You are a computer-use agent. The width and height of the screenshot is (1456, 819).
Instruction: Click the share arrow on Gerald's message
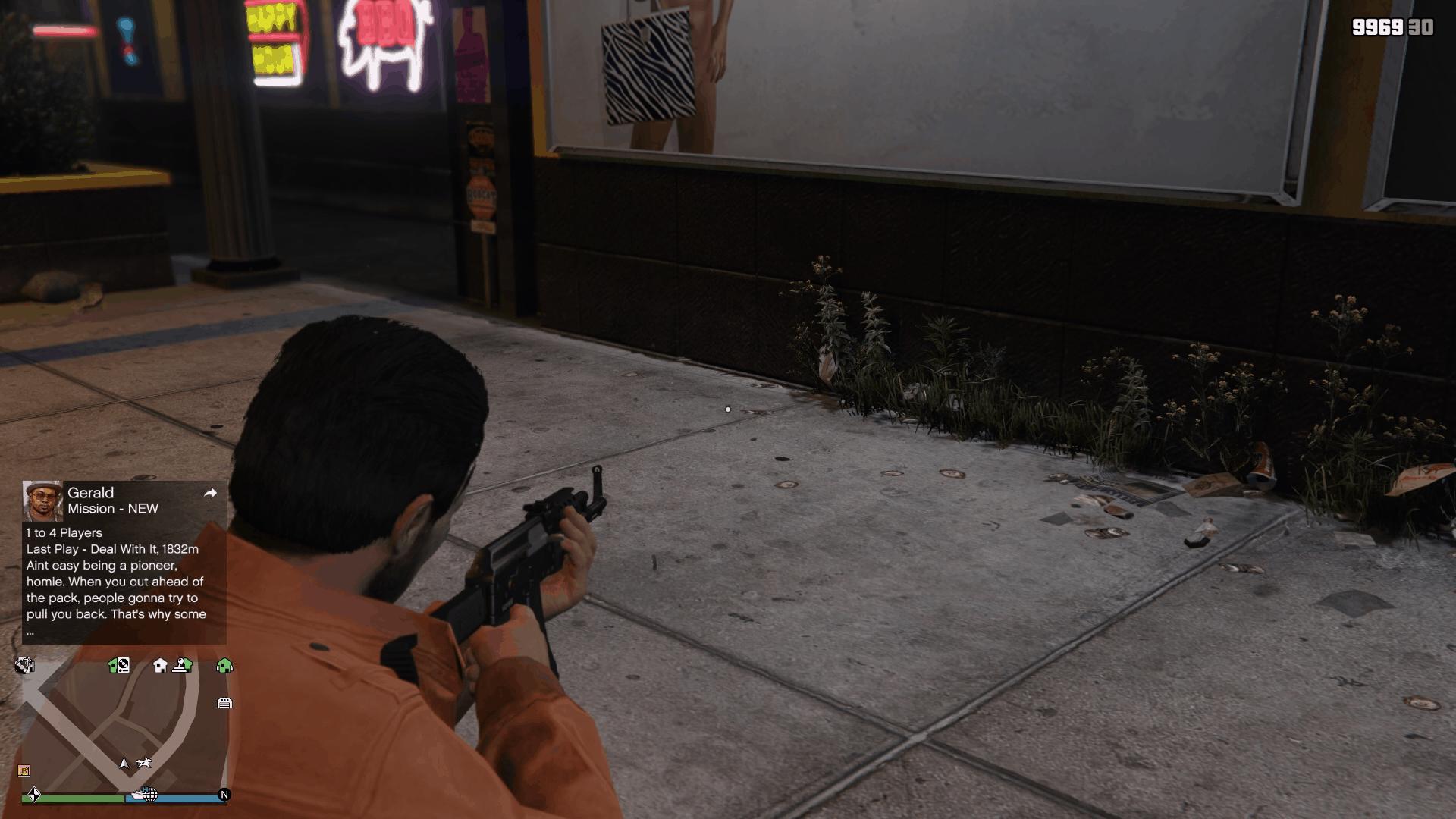point(210,494)
